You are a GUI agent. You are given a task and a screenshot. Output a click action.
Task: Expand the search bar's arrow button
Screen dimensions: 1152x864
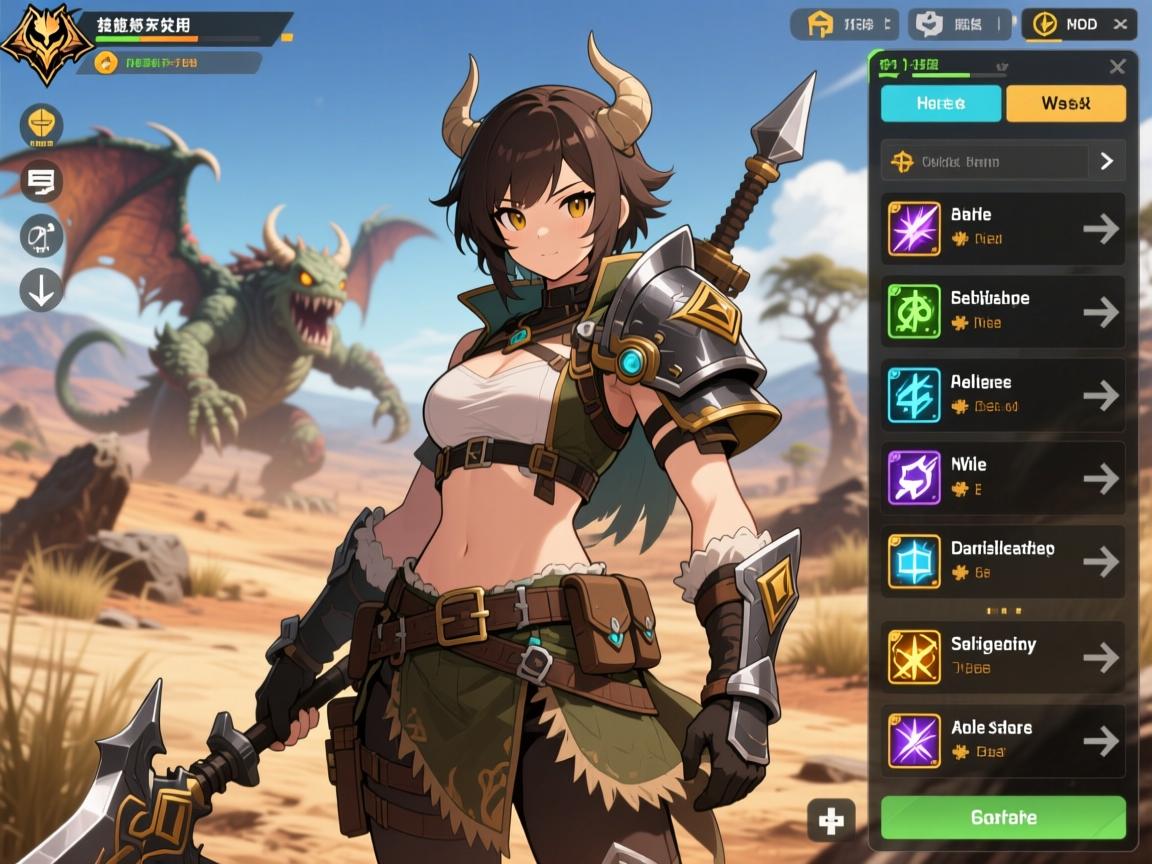[x=1106, y=161]
